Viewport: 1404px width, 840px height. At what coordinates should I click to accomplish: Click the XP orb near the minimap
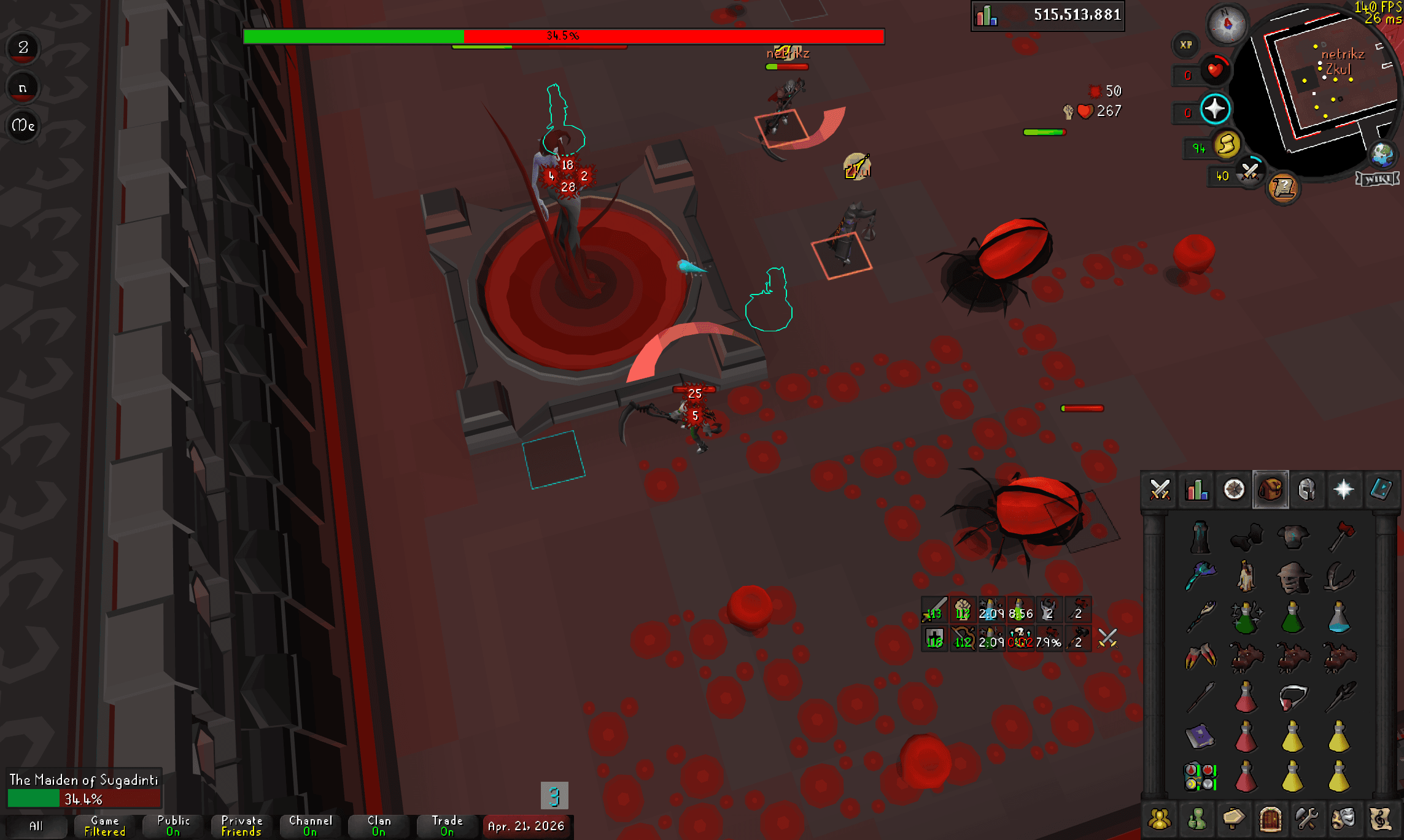pos(1185,44)
